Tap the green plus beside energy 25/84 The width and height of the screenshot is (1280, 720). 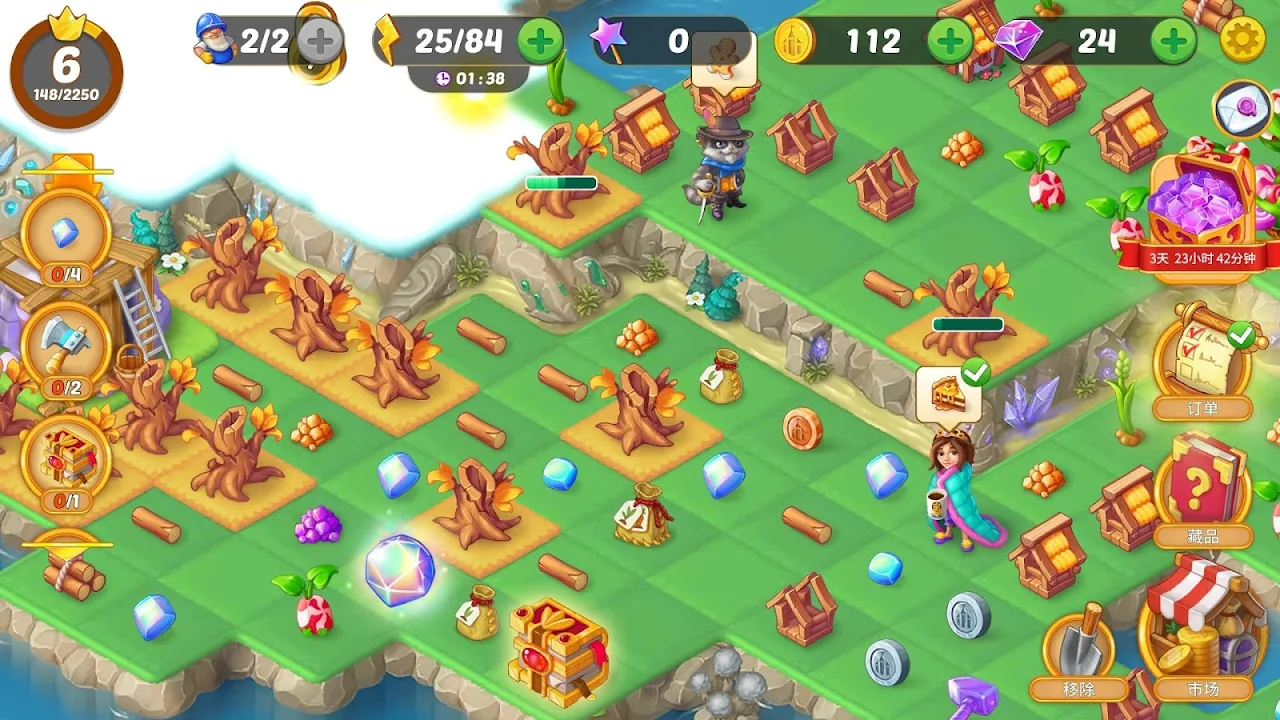tap(541, 41)
